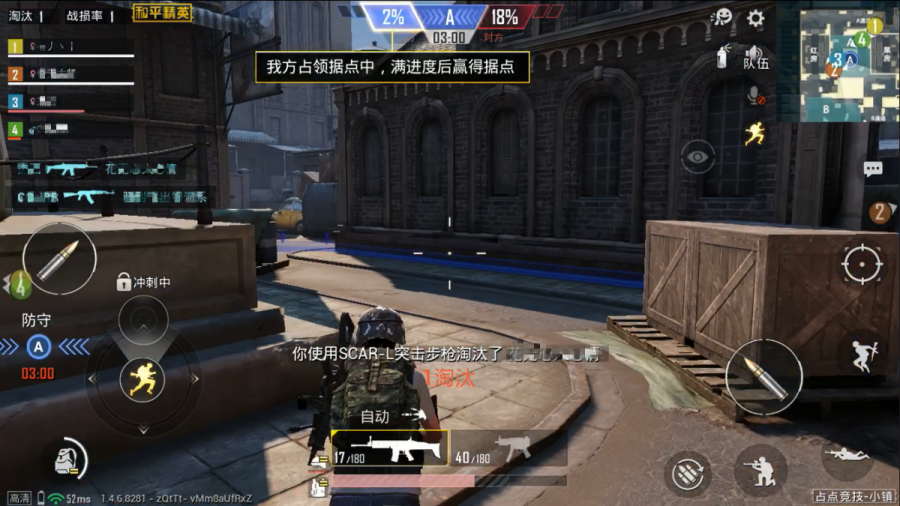Fire using the right bullet button
Viewport: 900px width, 506px height.
click(763, 377)
